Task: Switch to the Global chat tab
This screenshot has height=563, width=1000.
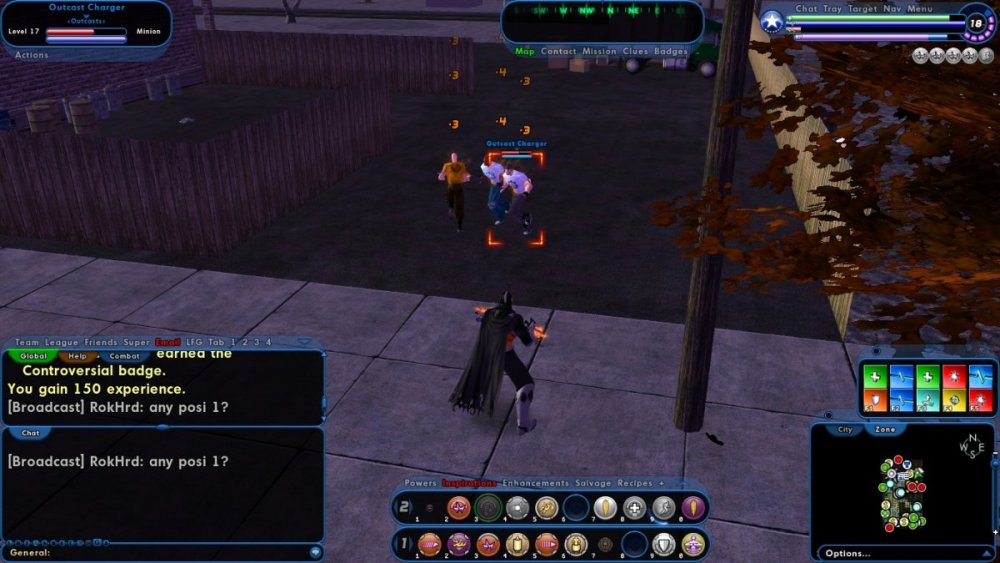Action: click(x=33, y=356)
